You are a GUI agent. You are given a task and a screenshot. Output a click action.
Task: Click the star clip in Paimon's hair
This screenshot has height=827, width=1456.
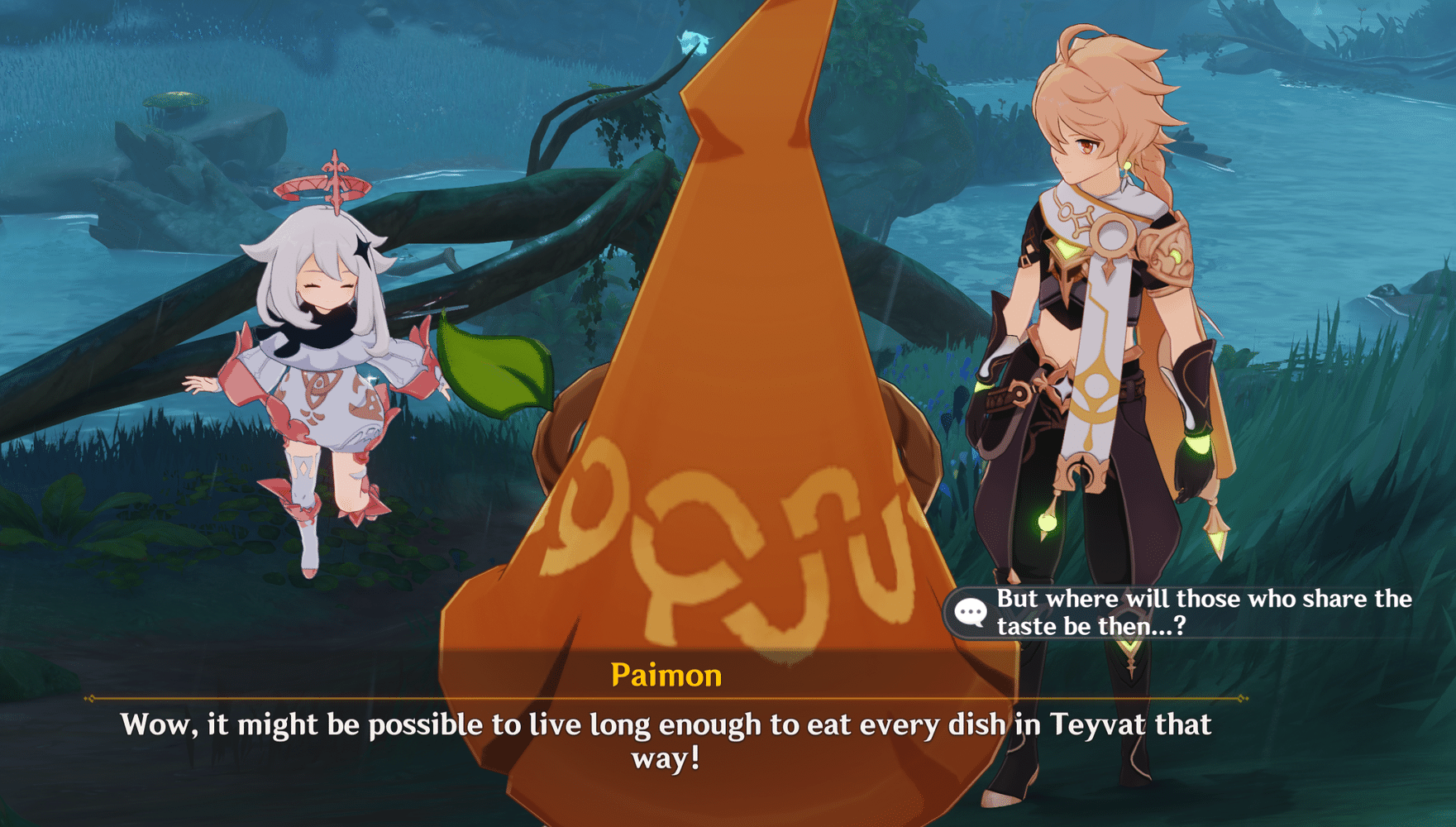(x=361, y=246)
